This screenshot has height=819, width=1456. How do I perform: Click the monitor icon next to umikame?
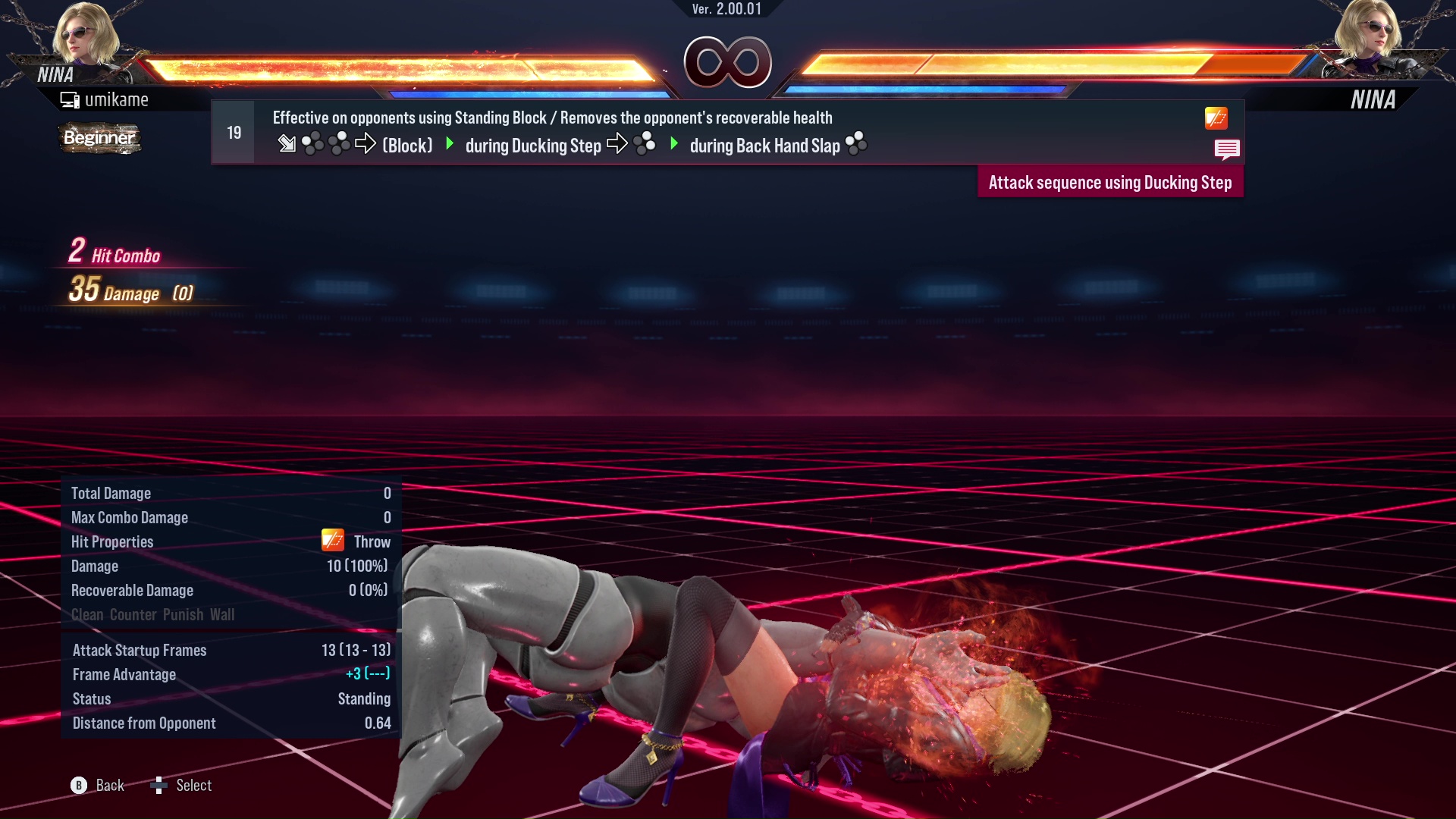point(70,99)
